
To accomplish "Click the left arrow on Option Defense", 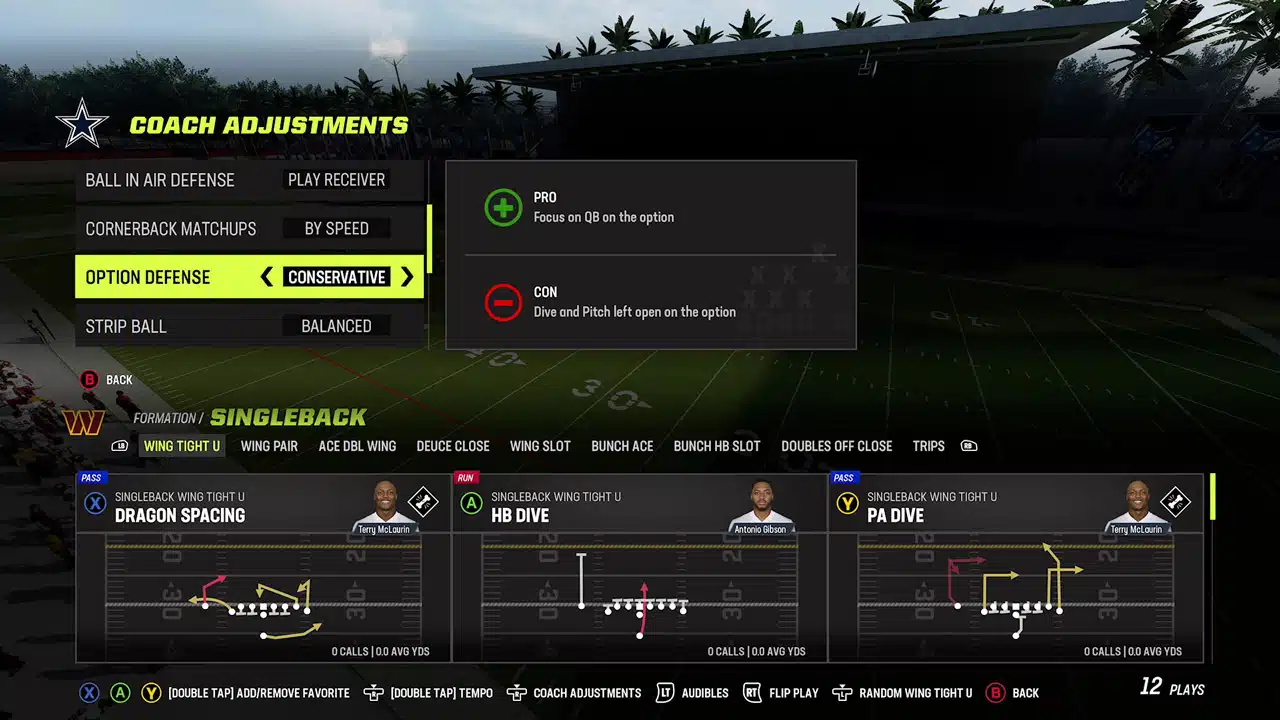I will (x=267, y=277).
